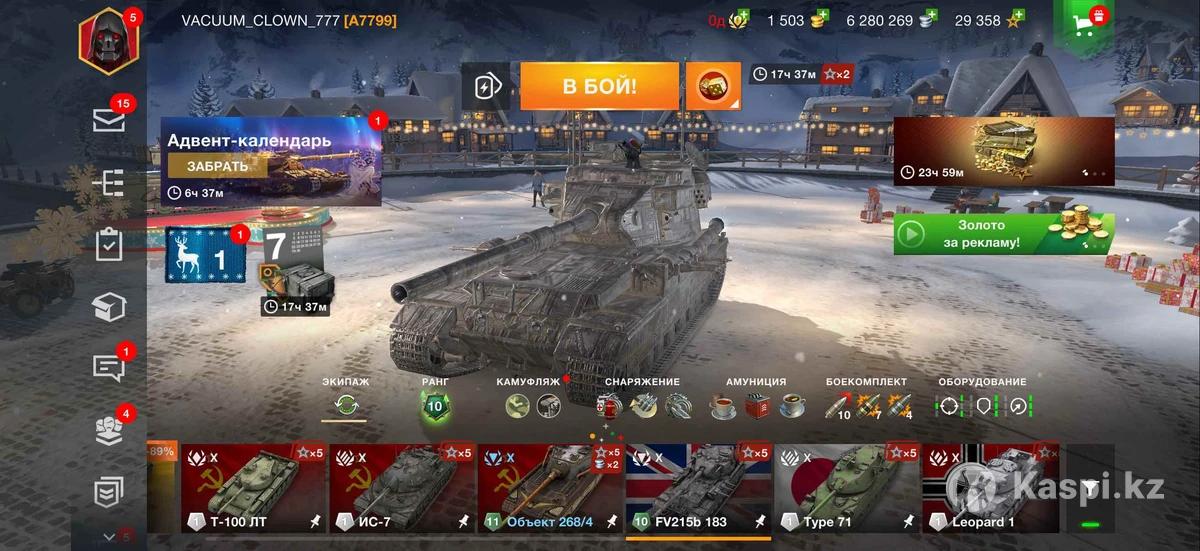The image size is (1200, 551).
Task: Choose the Объект 268/4 tank card
Action: click(549, 488)
